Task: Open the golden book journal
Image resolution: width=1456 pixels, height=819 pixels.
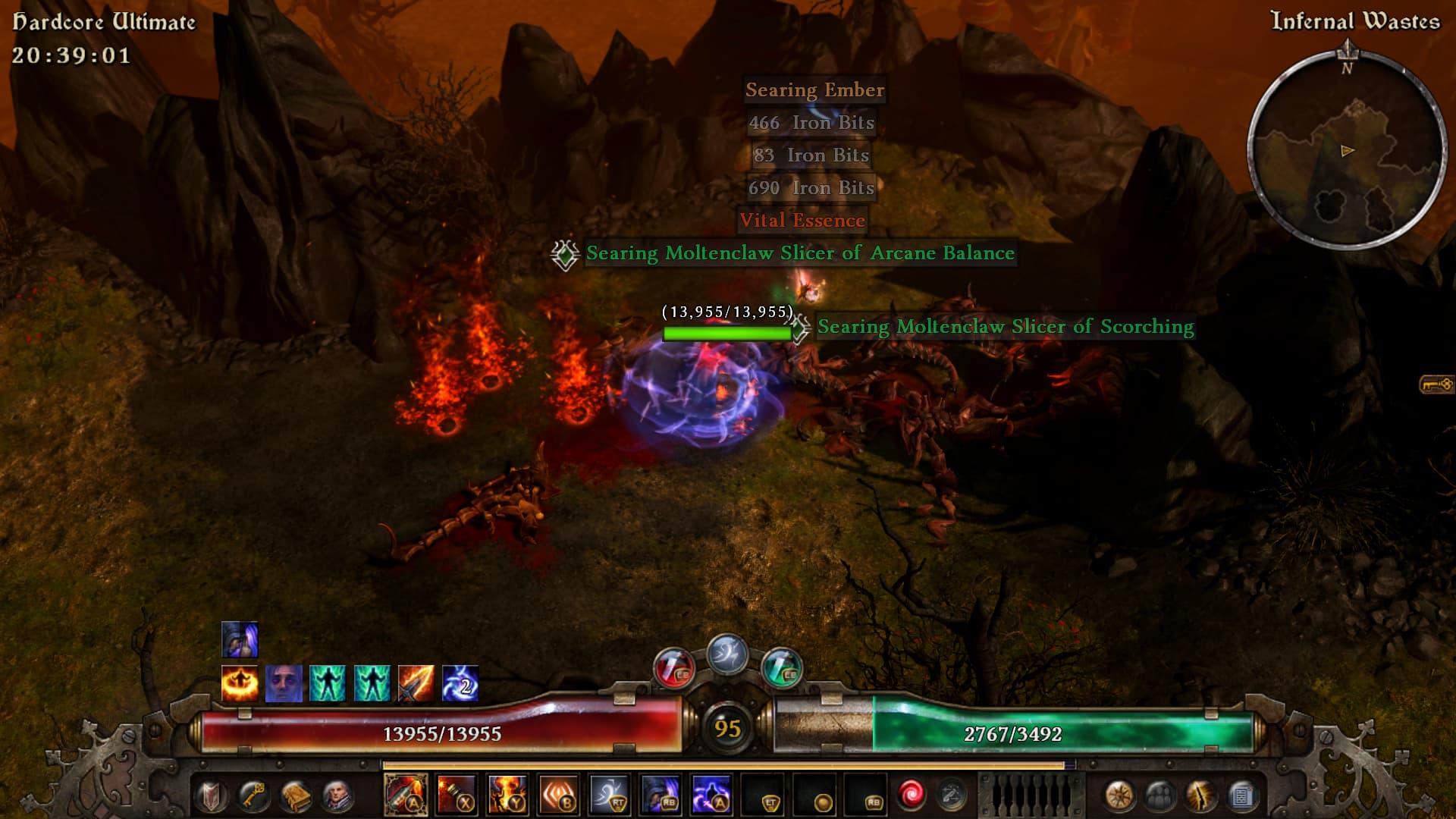Action: point(296,796)
